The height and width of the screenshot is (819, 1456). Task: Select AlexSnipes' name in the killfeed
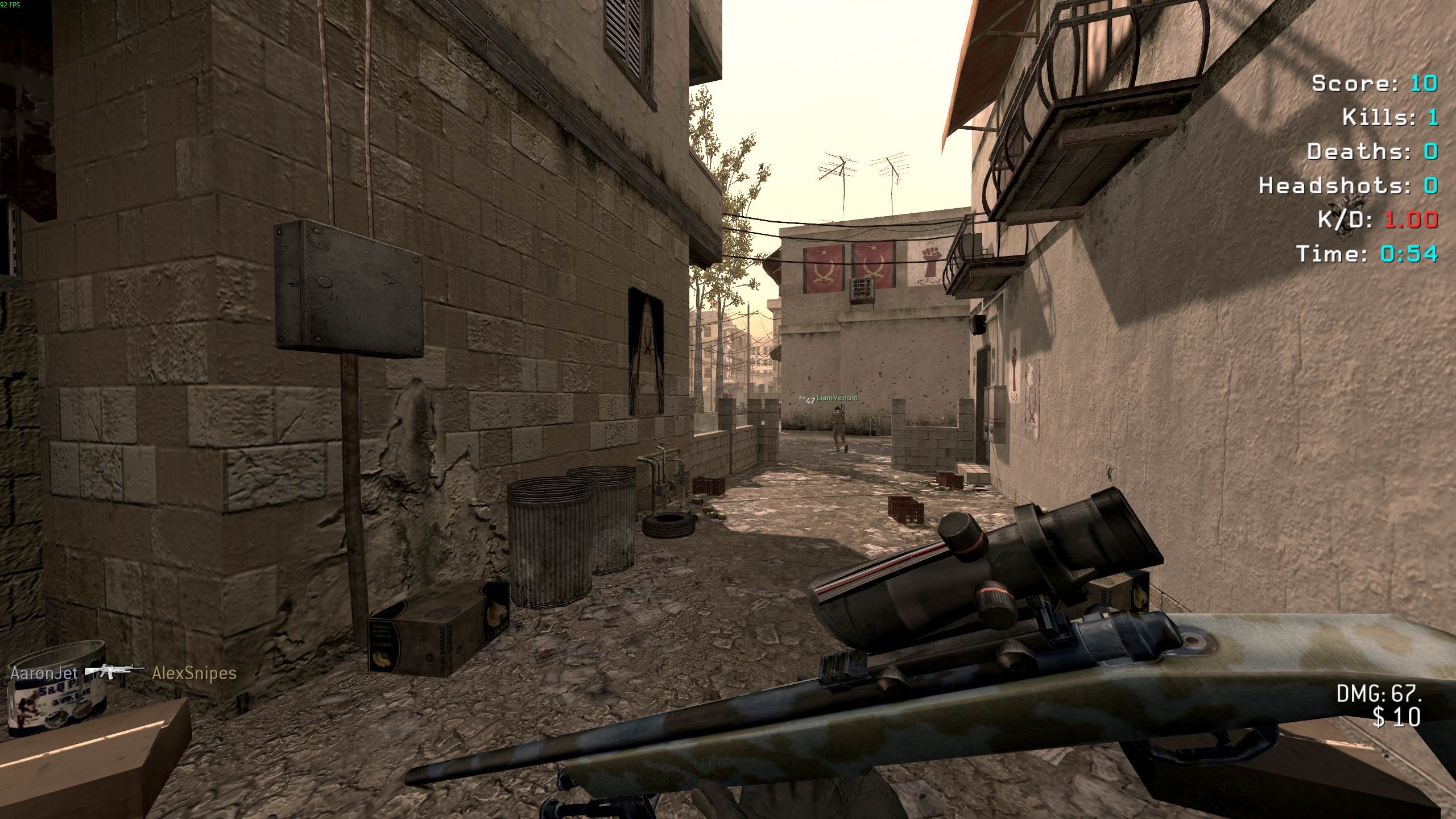(x=194, y=673)
